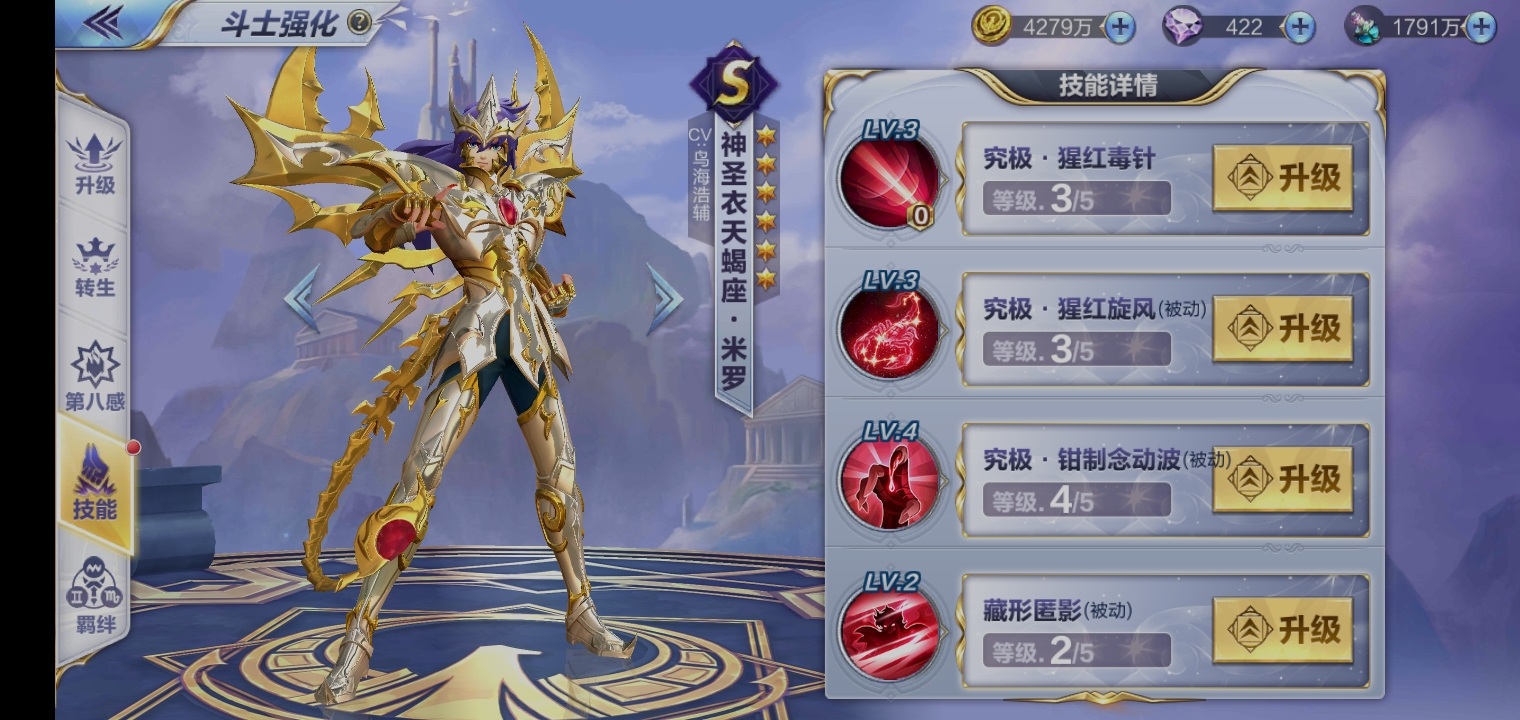
Task: Select the 藏形匿影 skill icon
Action: 889,634
